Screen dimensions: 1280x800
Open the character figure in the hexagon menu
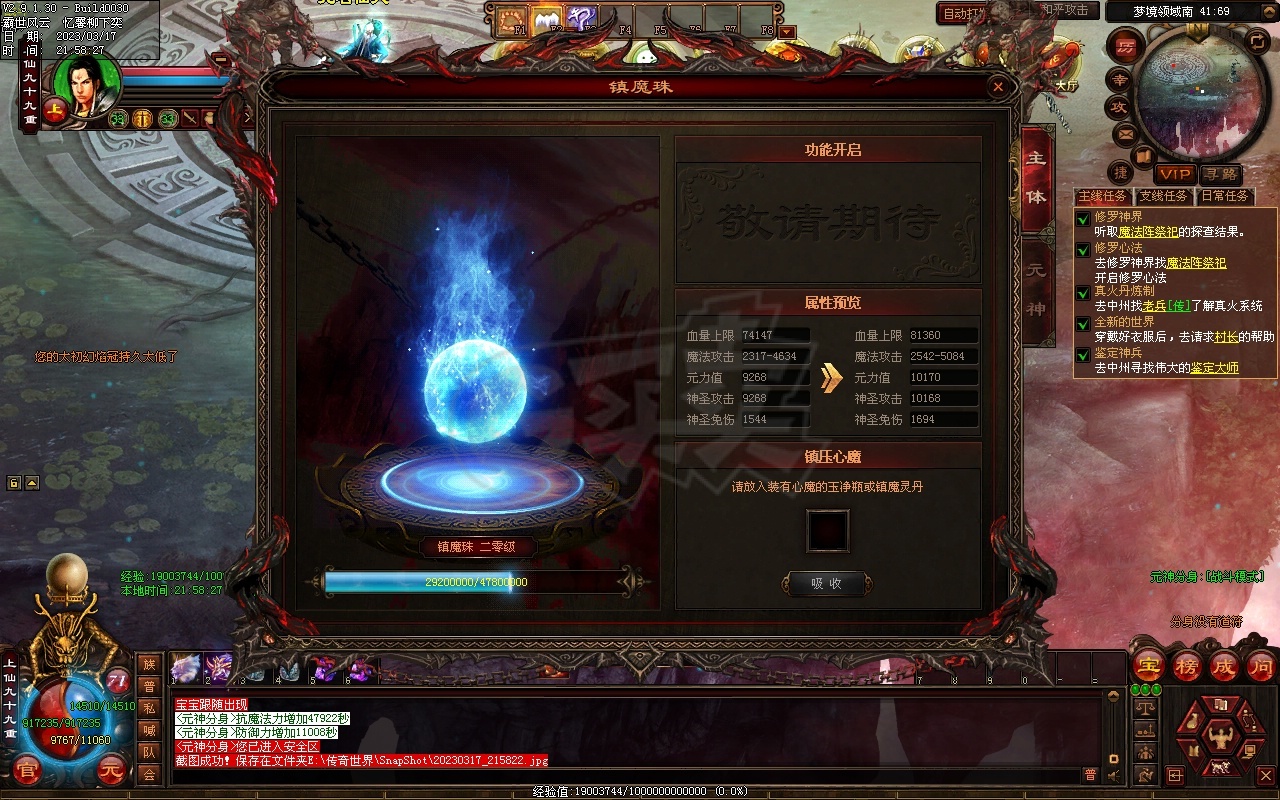click(1219, 739)
